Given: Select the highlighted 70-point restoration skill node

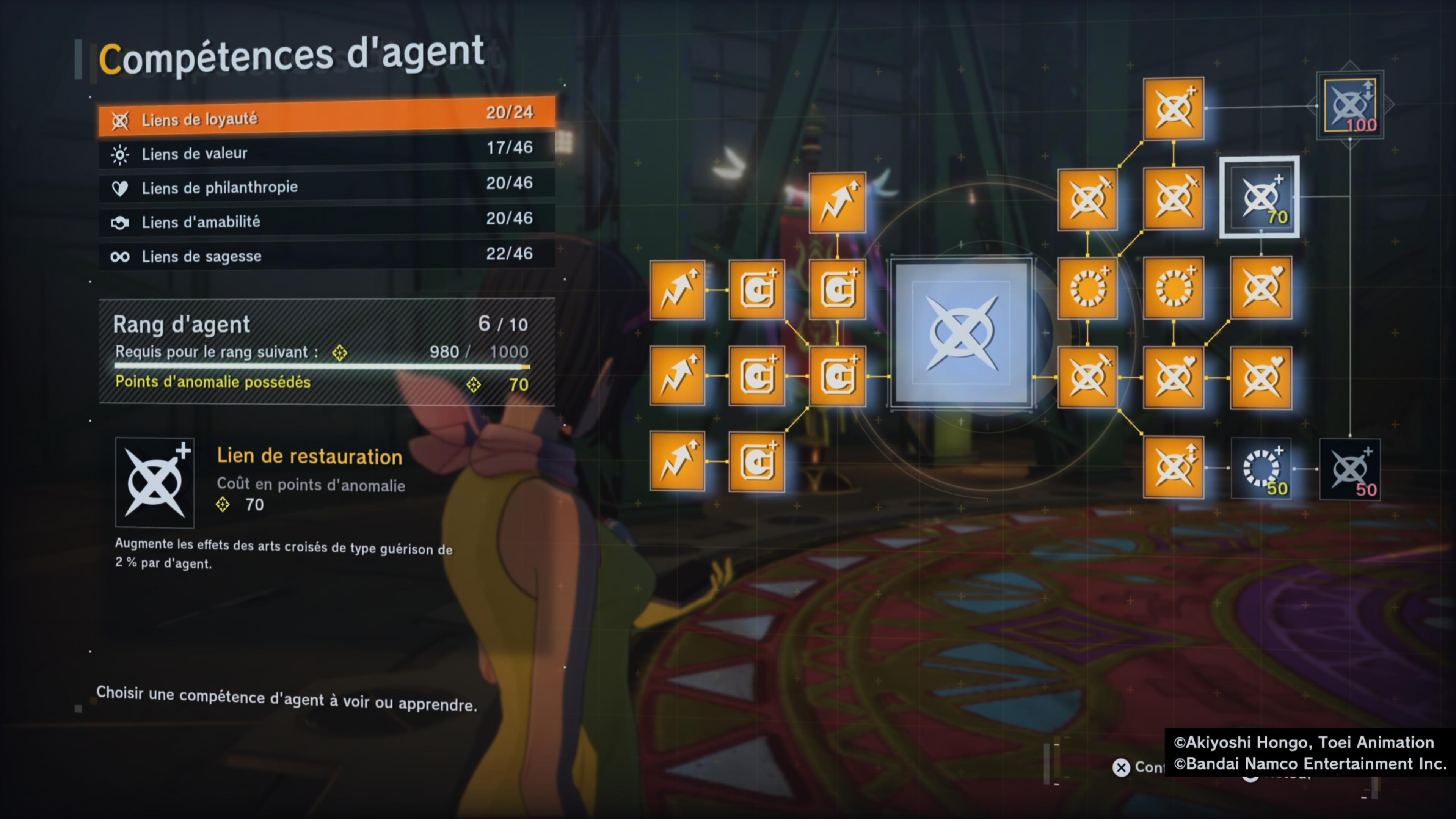Looking at the screenshot, I should pos(1259,197).
